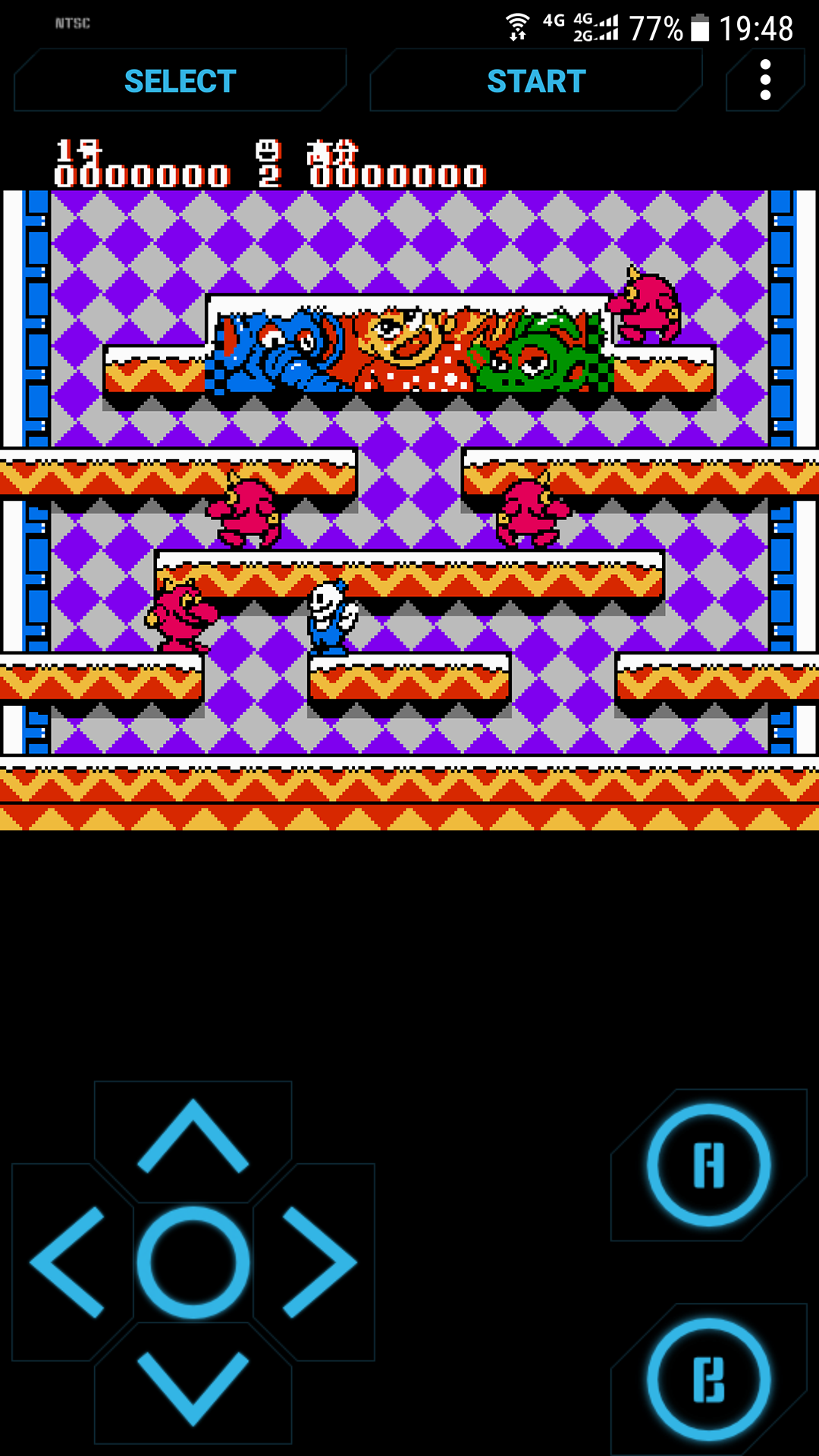This screenshot has height=1456, width=819.
Task: Tap the round B action button
Action: click(708, 1379)
